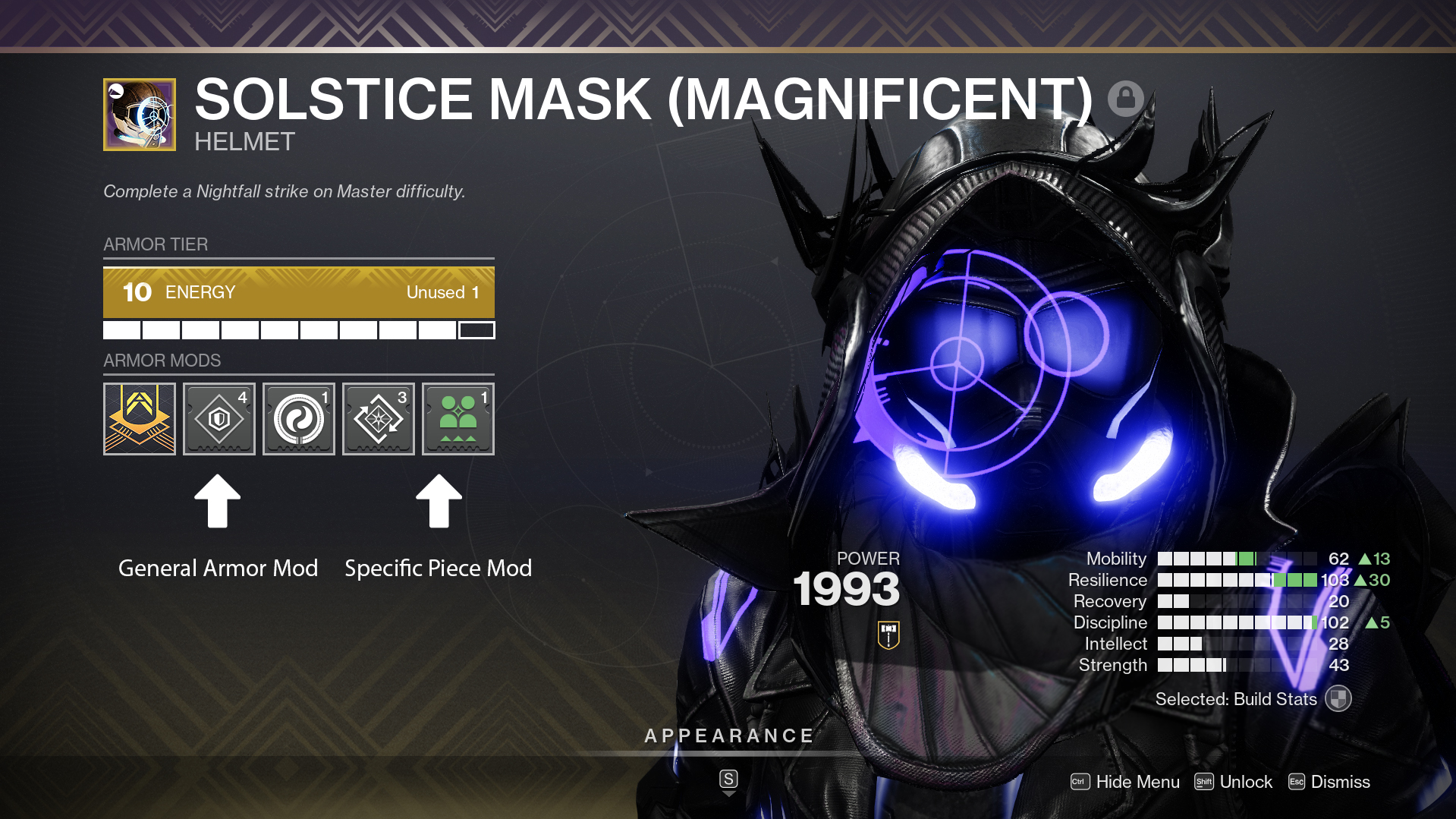1456x819 pixels.
Task: Click the Hide Menu option
Action: tap(1125, 782)
